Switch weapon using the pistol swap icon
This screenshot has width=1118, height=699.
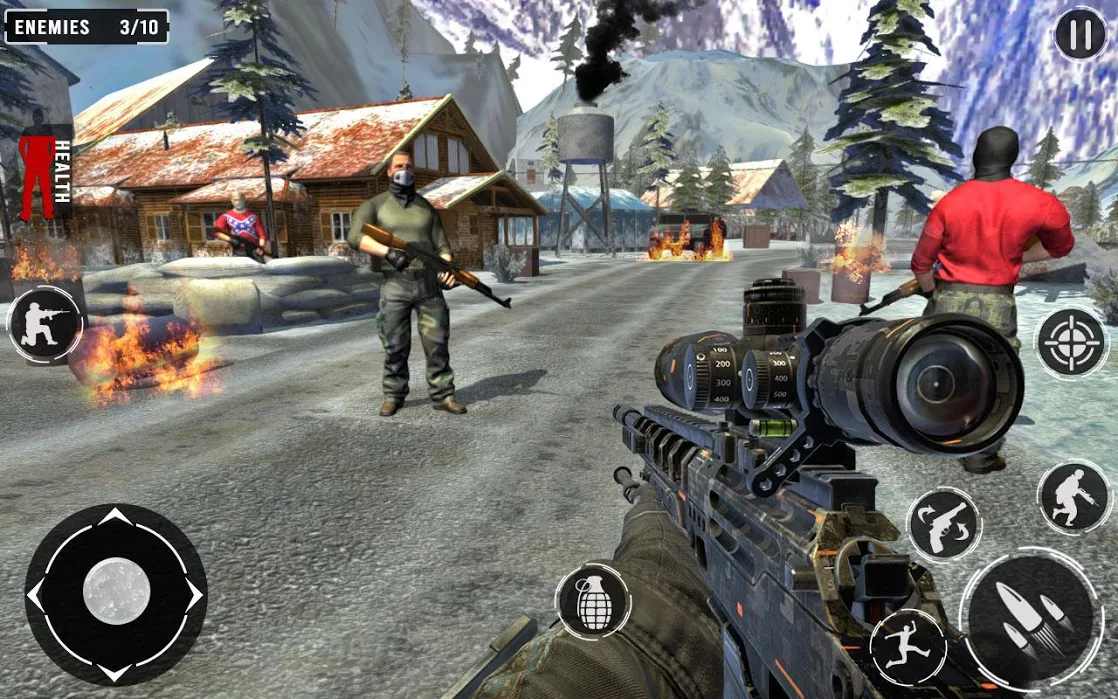[x=943, y=524]
